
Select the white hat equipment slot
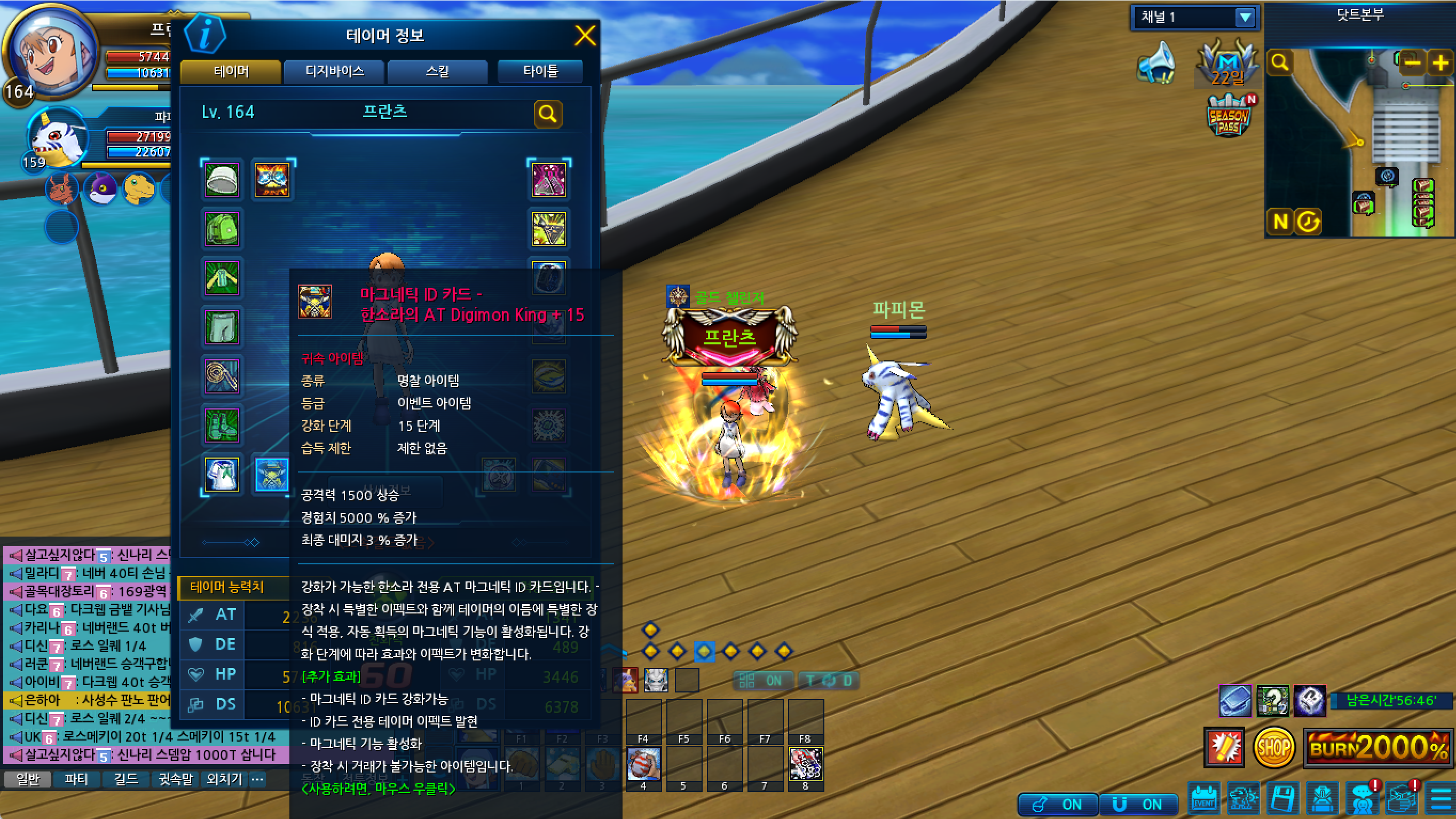pos(222,180)
